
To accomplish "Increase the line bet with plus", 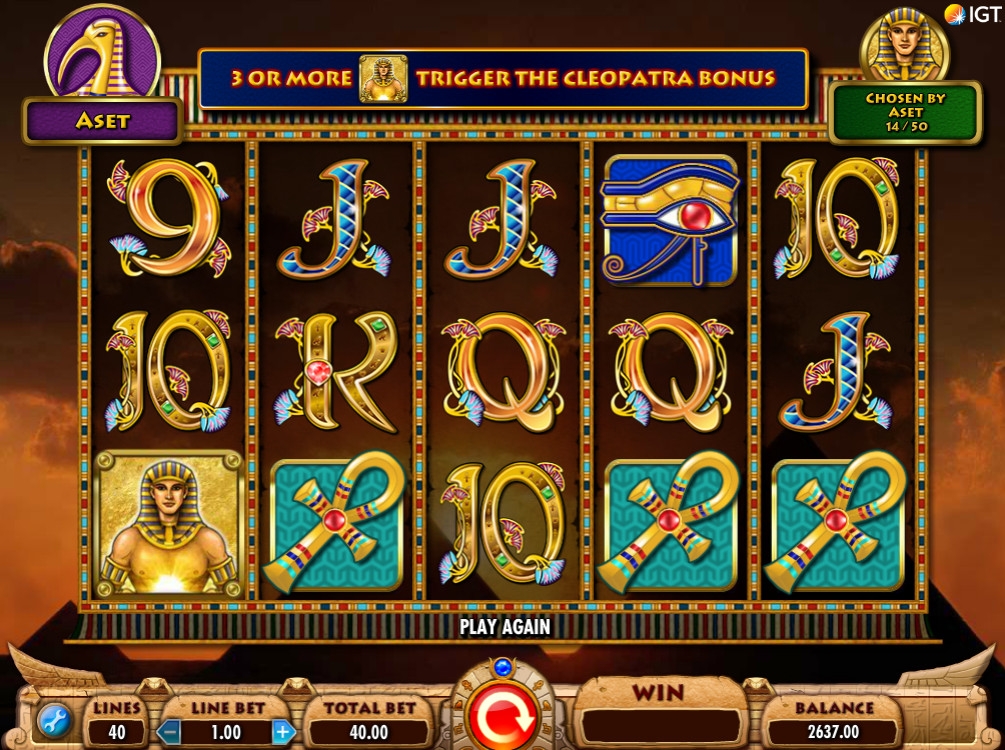I will (x=284, y=731).
